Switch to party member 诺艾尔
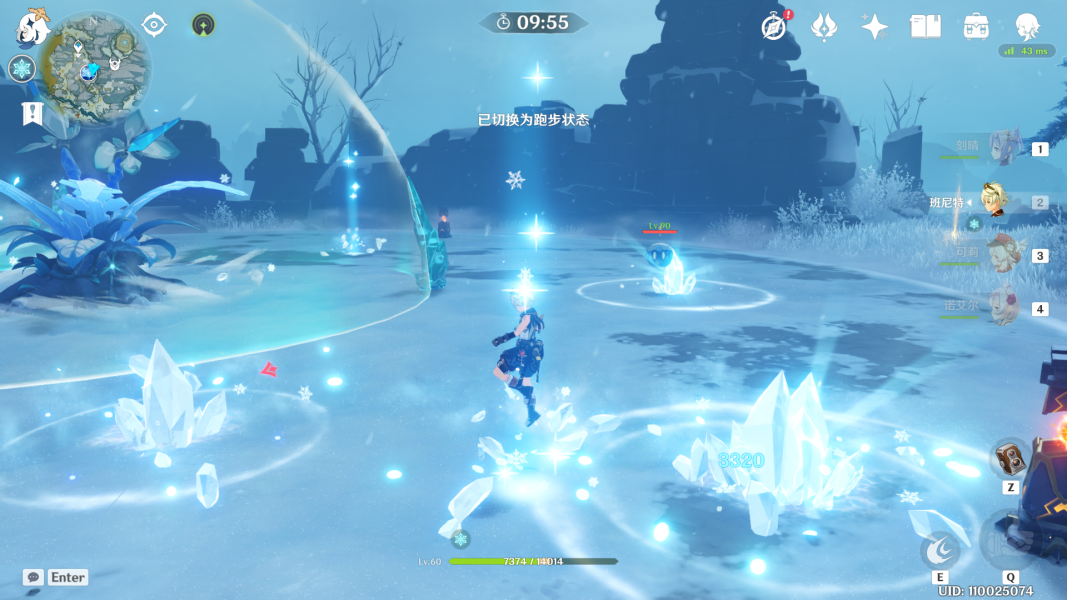This screenshot has height=600, width=1067. coord(1003,308)
